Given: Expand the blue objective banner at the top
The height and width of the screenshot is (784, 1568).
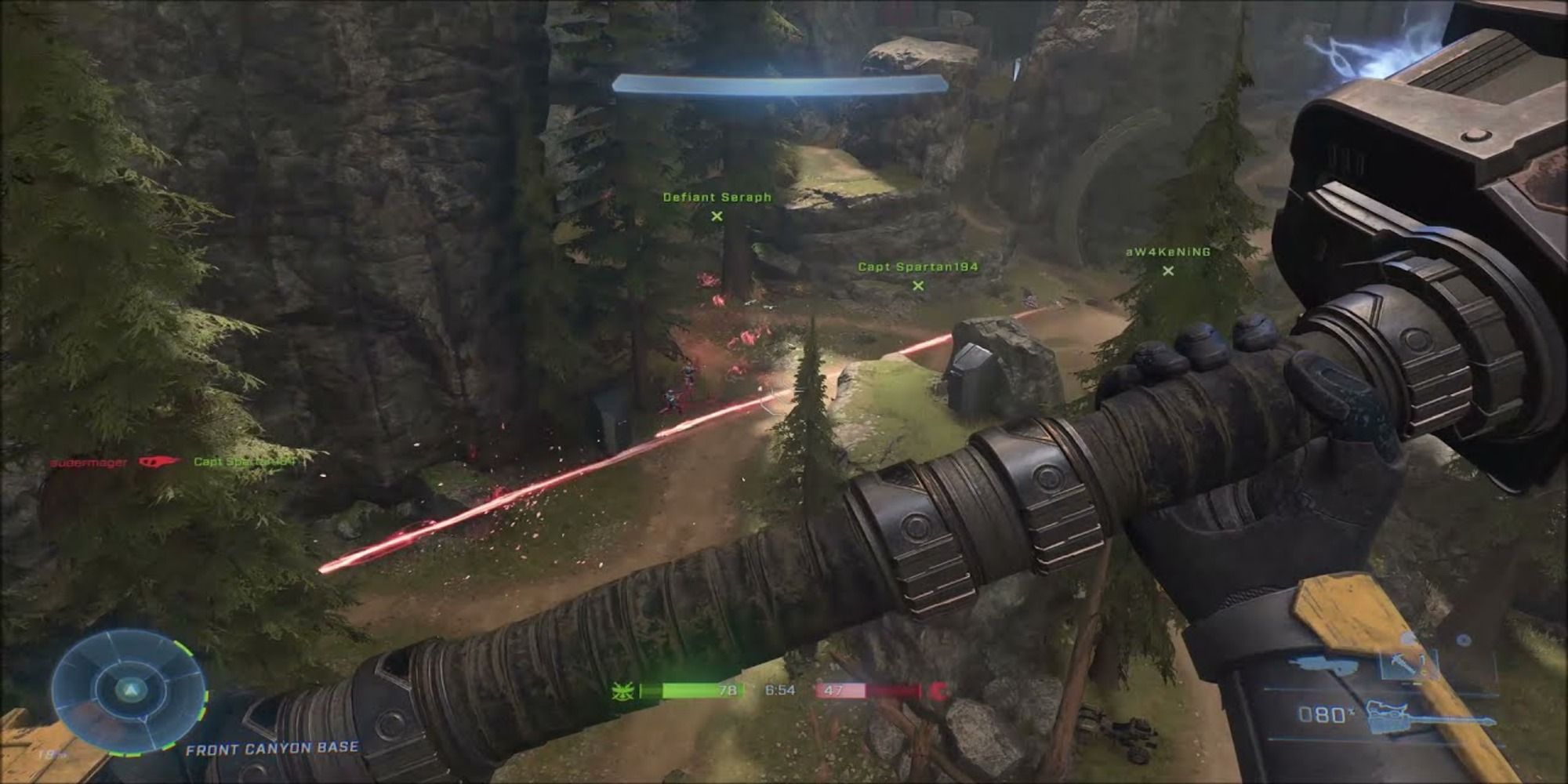Looking at the screenshot, I should (x=780, y=82).
